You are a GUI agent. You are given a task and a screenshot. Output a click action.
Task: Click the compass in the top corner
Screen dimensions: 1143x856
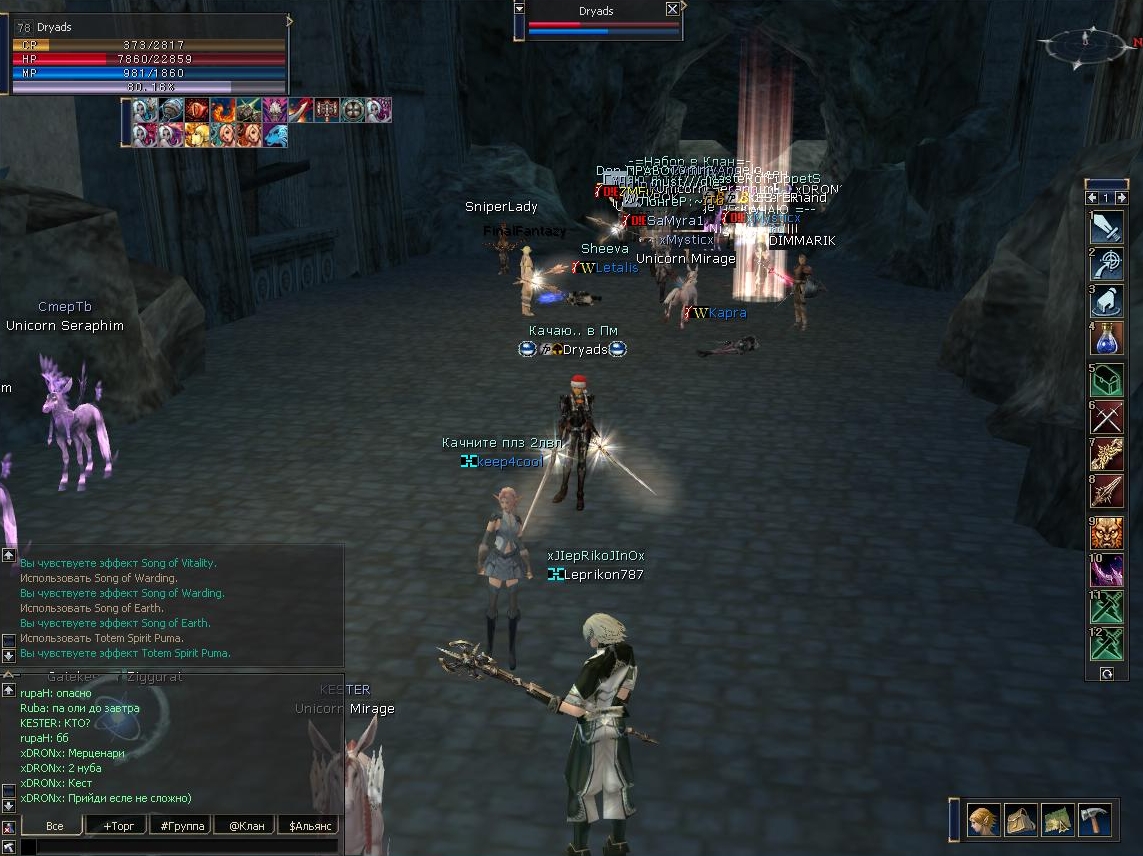1085,42
